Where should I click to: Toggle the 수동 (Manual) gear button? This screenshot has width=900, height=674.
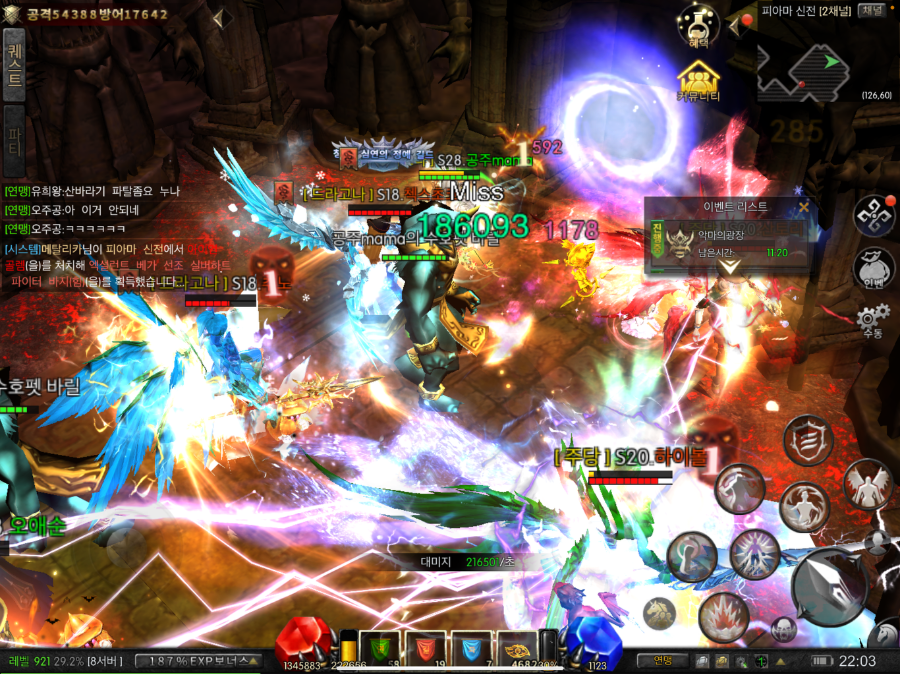tap(871, 320)
